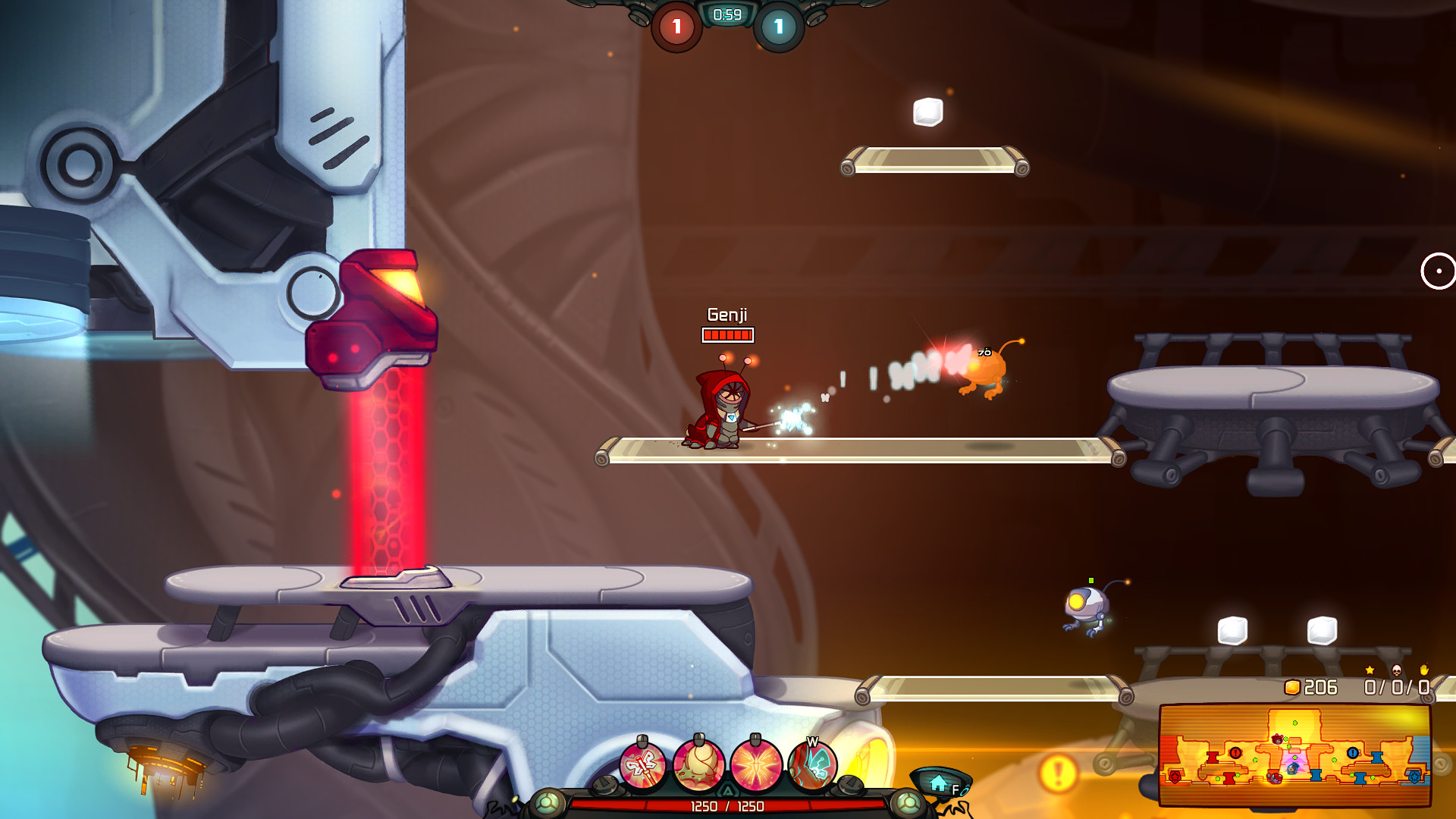The width and height of the screenshot is (1456, 819).
Task: Click the golden Solar coin icon showing 206
Action: (1291, 687)
